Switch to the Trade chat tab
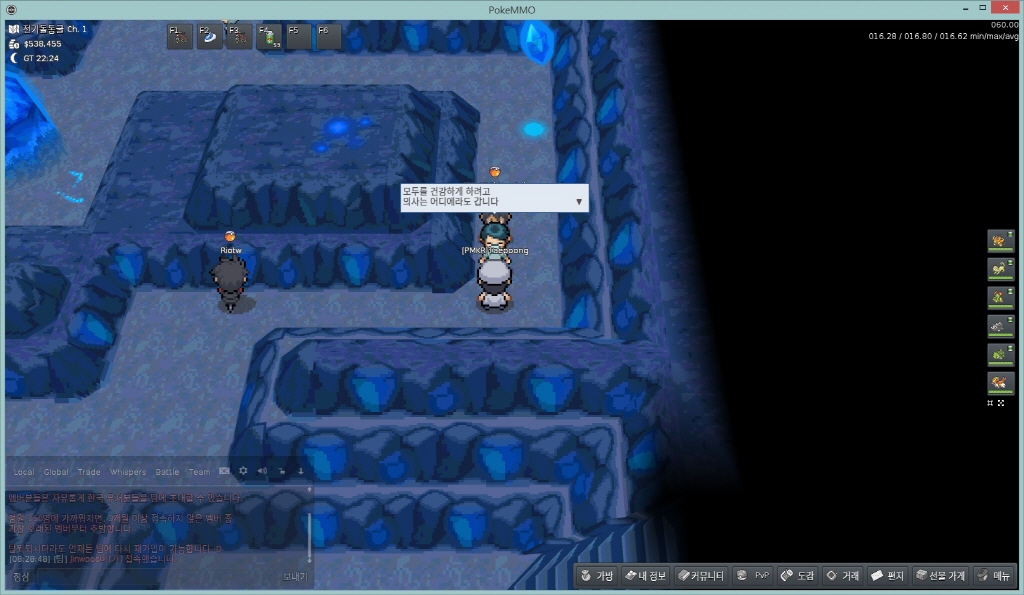This screenshot has width=1024, height=595. click(x=89, y=472)
